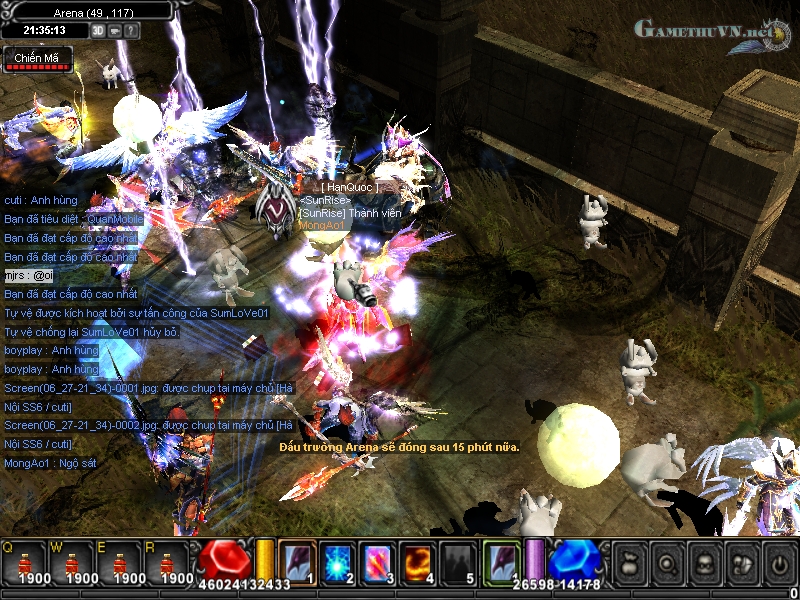Open the green-framed active skill selector
Viewport: 800px width, 600px height.
coord(503,560)
